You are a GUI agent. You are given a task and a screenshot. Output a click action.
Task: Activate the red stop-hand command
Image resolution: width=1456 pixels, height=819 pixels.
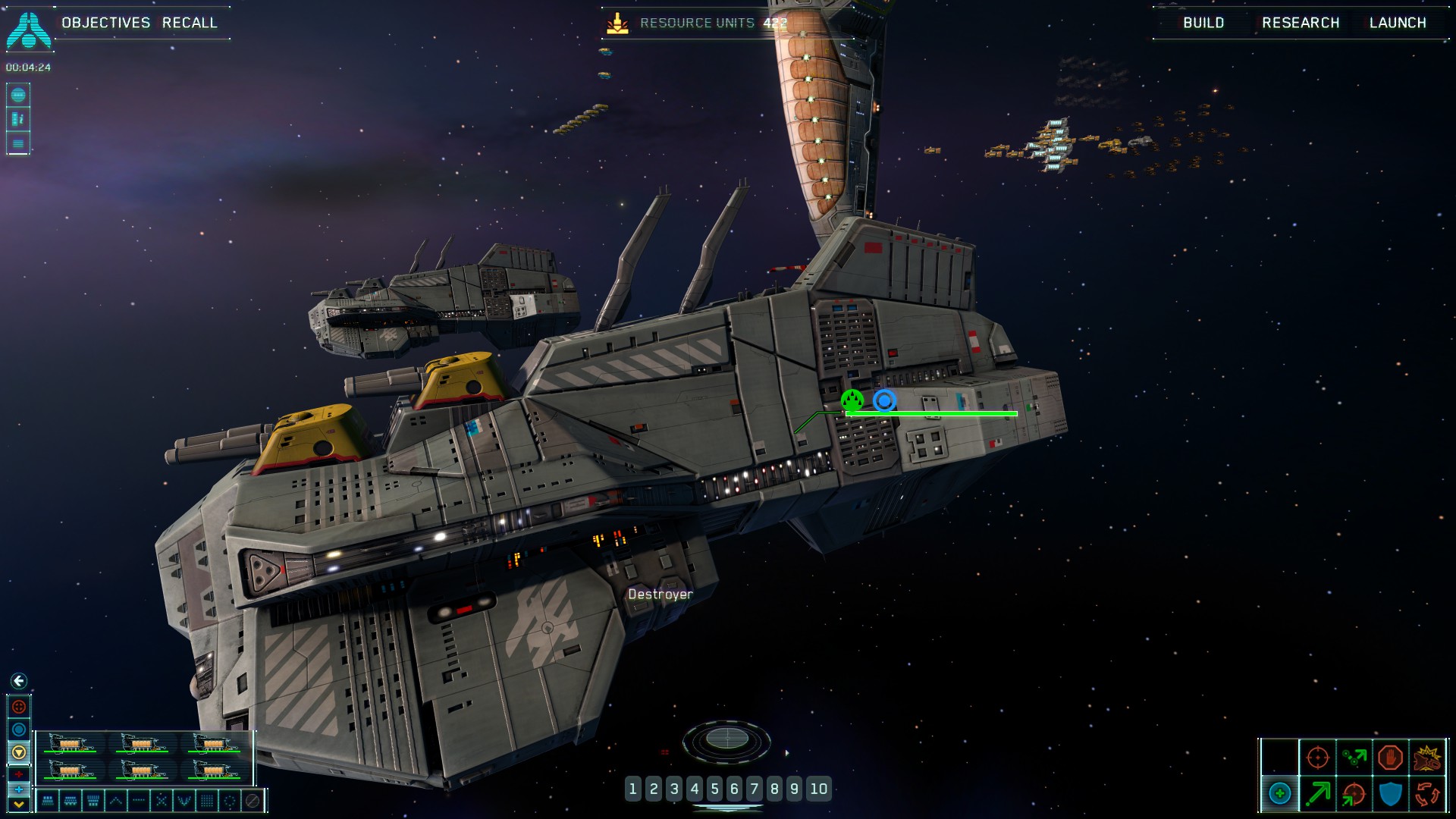(x=1390, y=757)
